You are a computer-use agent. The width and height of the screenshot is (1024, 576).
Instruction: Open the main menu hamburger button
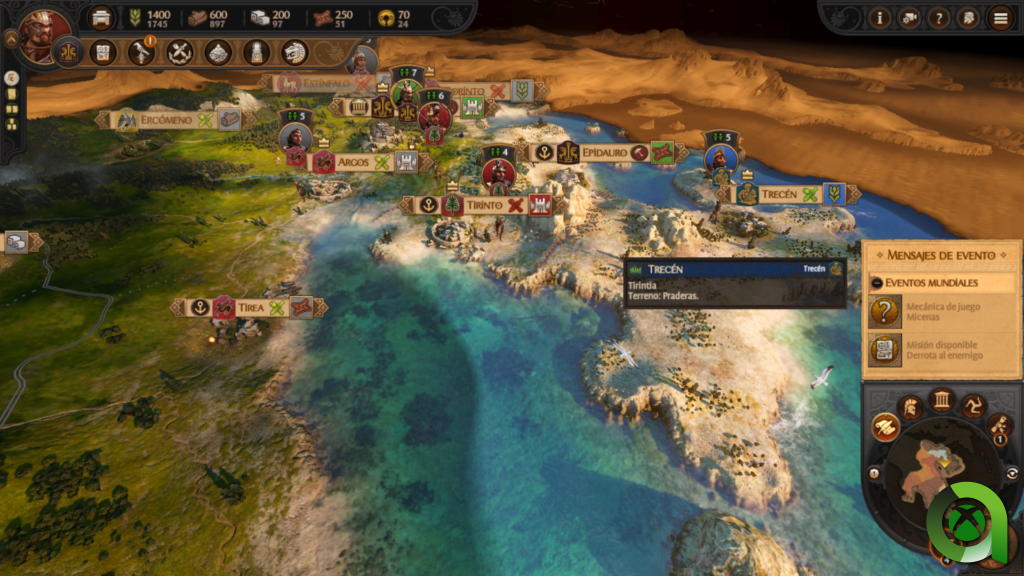click(998, 17)
